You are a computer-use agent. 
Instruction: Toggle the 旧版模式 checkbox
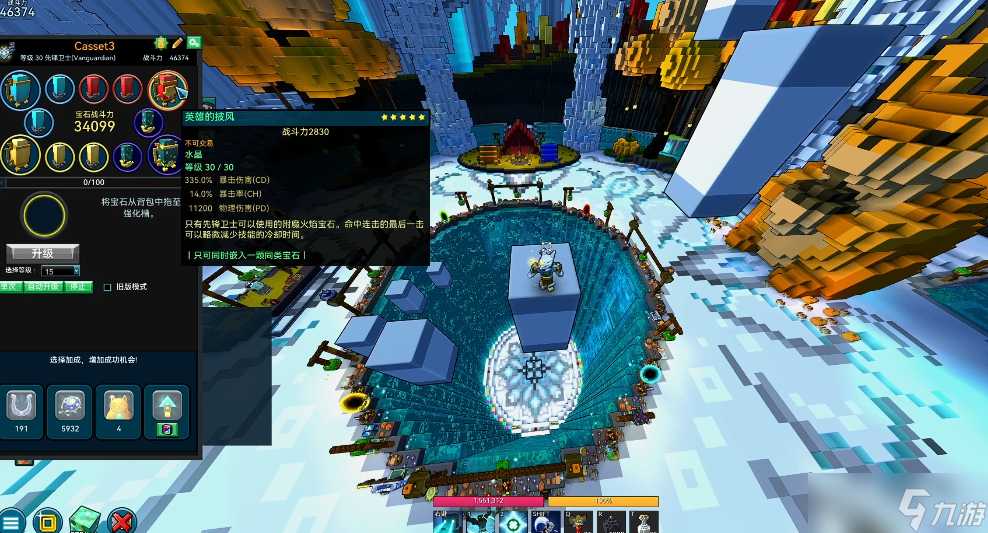[108, 287]
